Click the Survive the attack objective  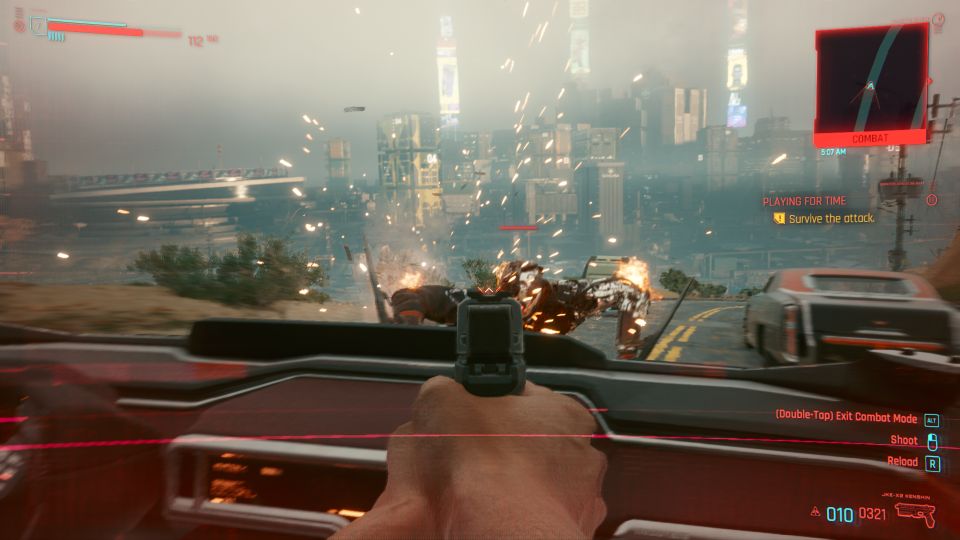(x=830, y=218)
